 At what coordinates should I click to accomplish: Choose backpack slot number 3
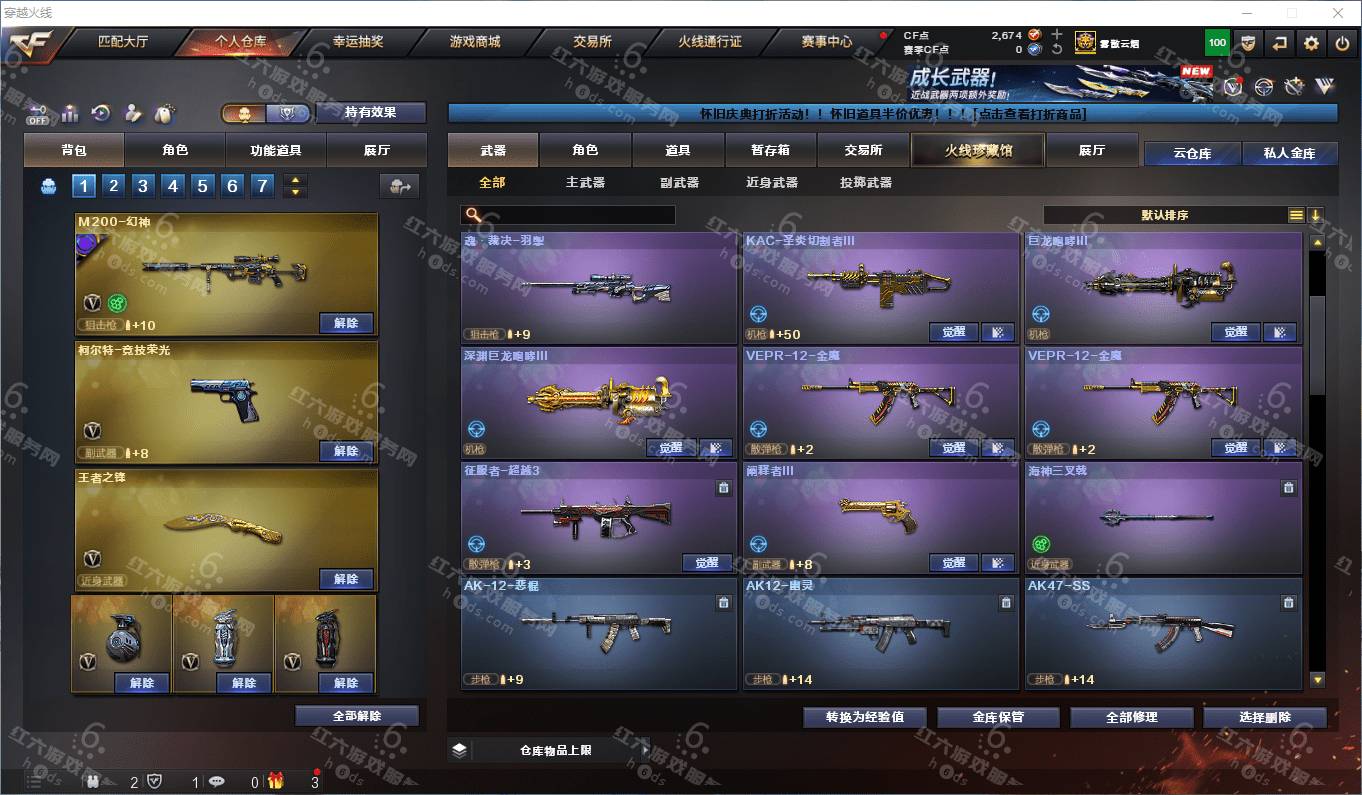143,186
